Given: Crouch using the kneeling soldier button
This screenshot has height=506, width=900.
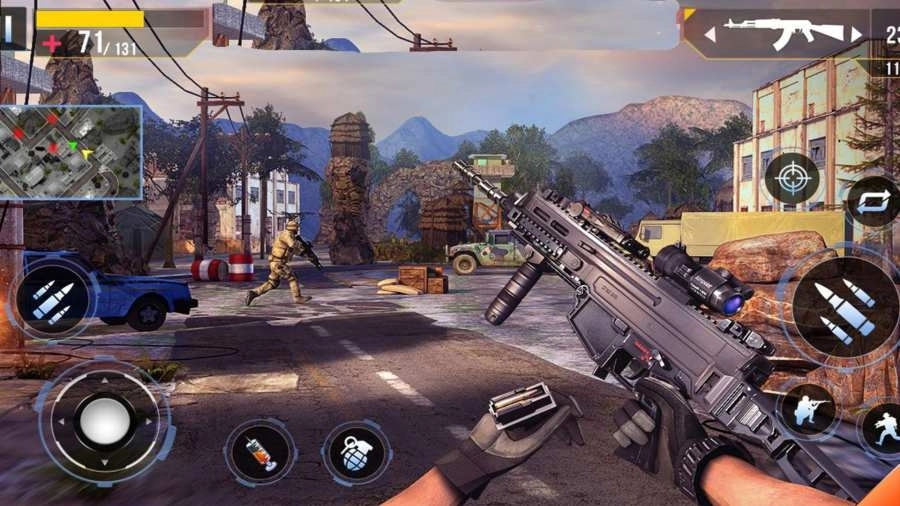Looking at the screenshot, I should (808, 410).
